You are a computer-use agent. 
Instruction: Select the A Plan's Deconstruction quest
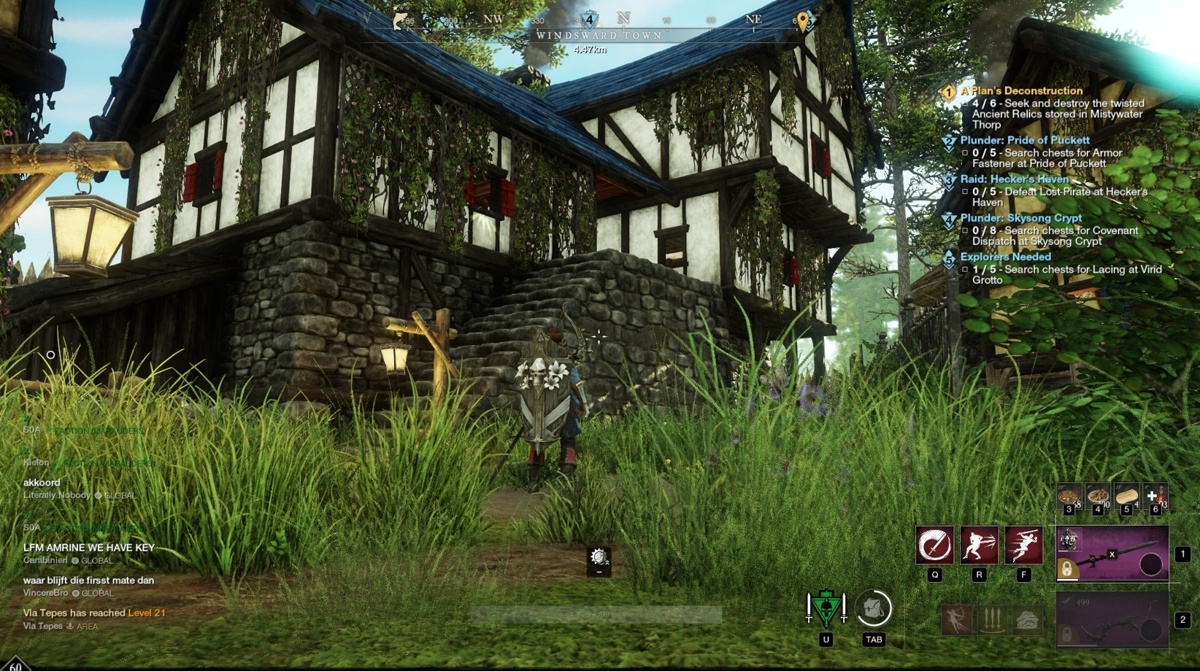[1020, 91]
